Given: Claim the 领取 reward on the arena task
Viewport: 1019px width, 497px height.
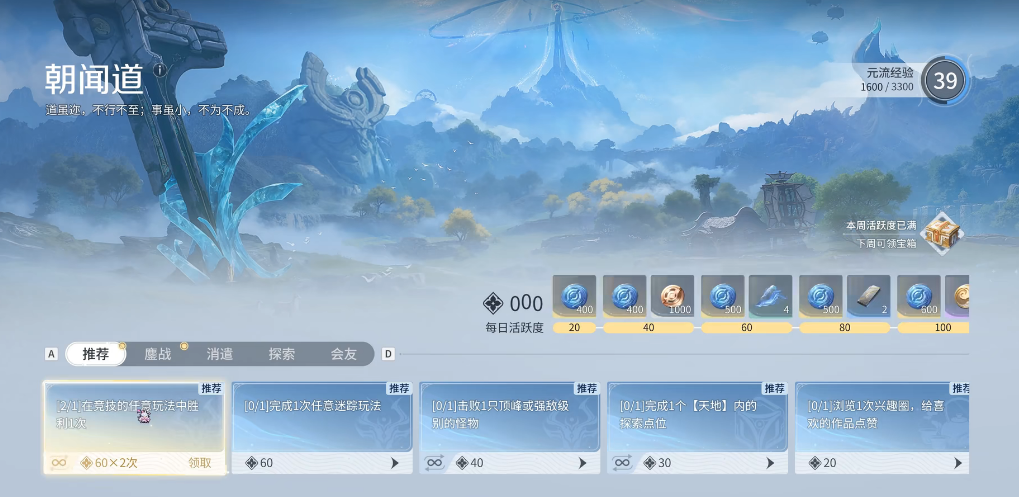Looking at the screenshot, I should click(200, 463).
